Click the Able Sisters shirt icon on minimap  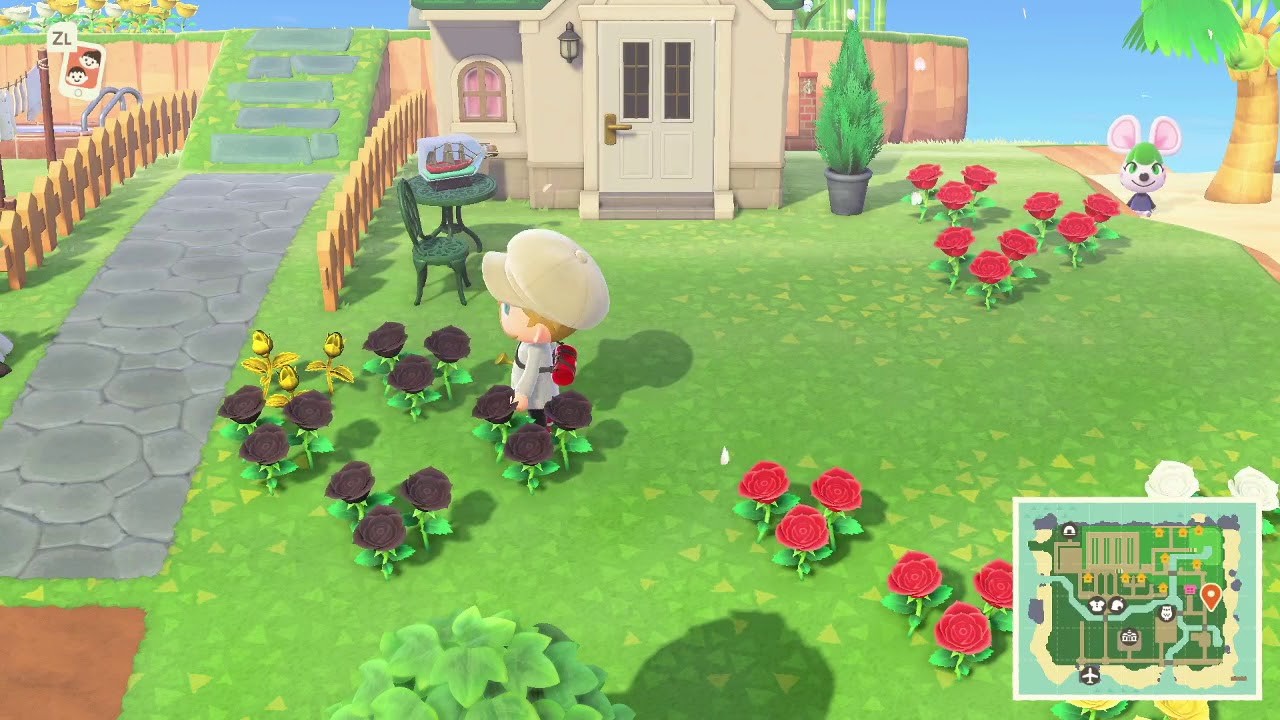click(x=1095, y=604)
